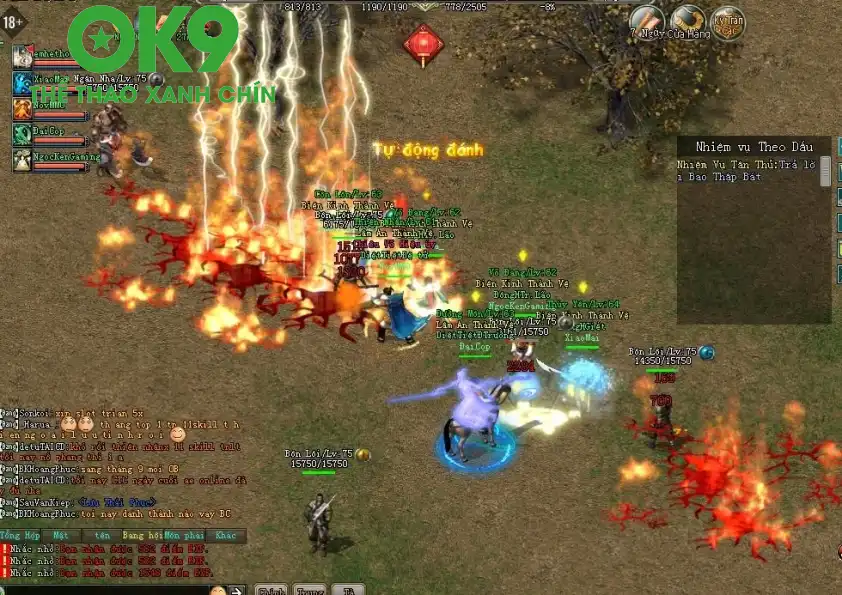Screen dimensions: 842x595
Task: Select party member NgocKenGaming's portrait
Action: (22, 158)
